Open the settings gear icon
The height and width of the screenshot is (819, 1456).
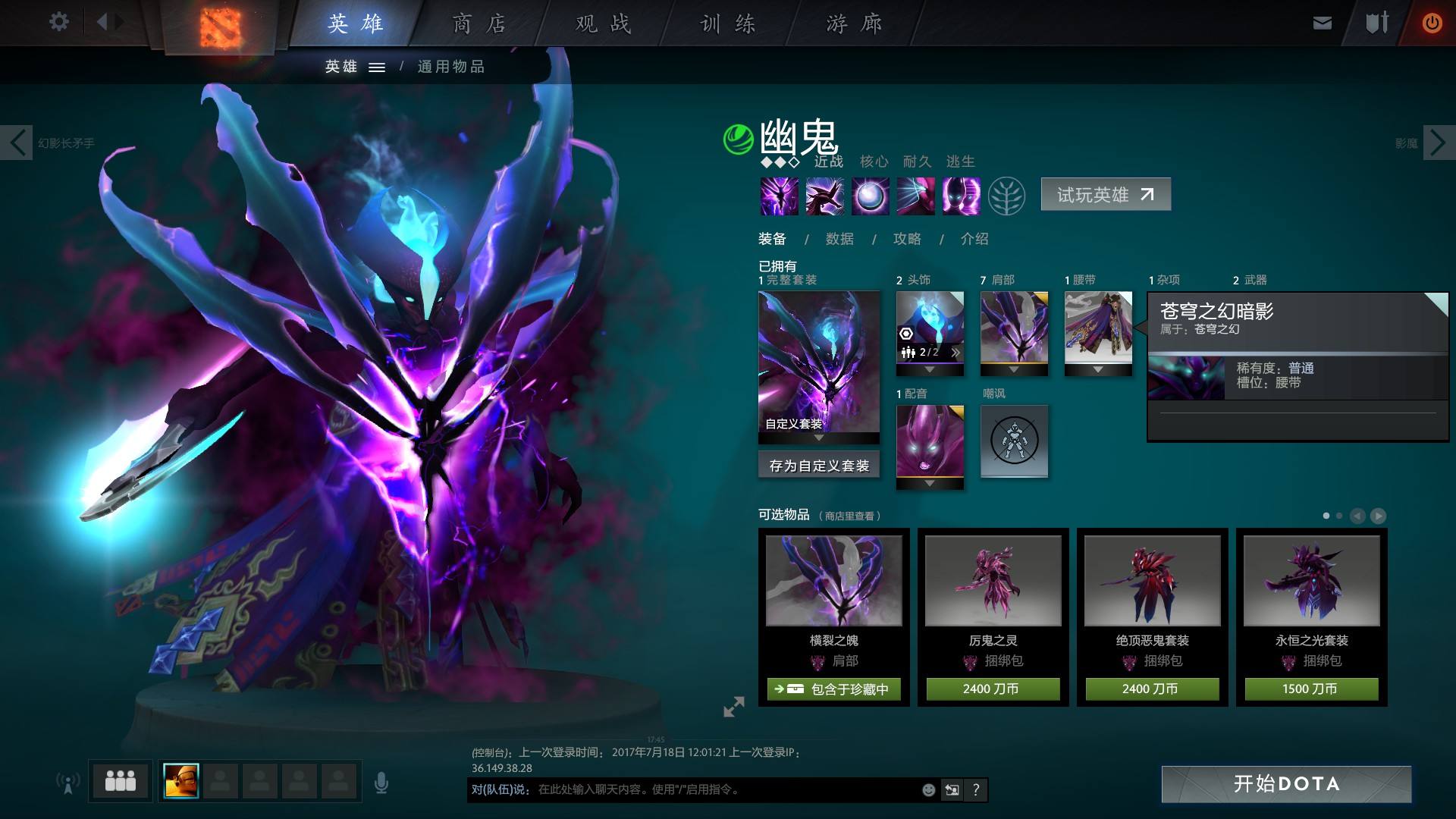[x=59, y=21]
